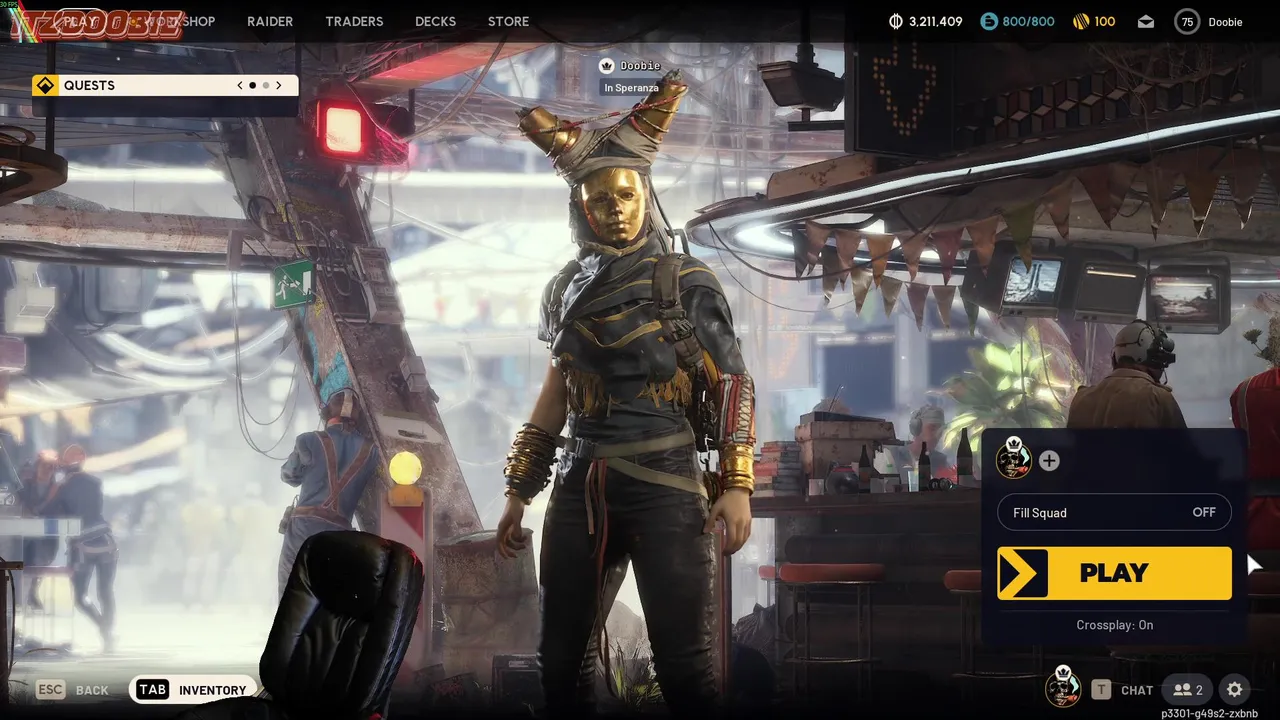Viewport: 1280px width, 720px height.
Task: Switch to the Traders tab
Action: click(354, 21)
